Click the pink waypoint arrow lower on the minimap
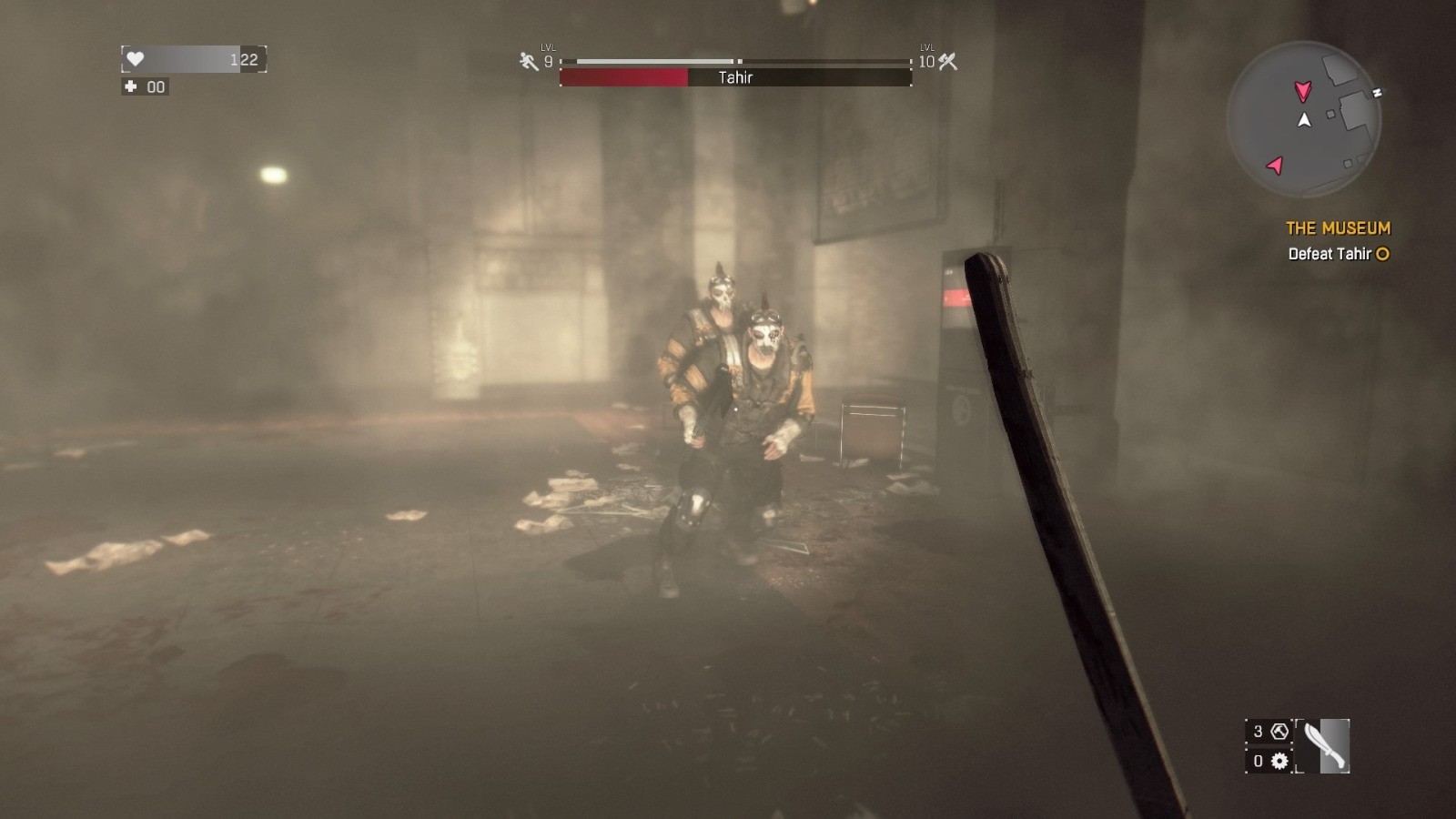The image size is (1456, 819). [1278, 165]
